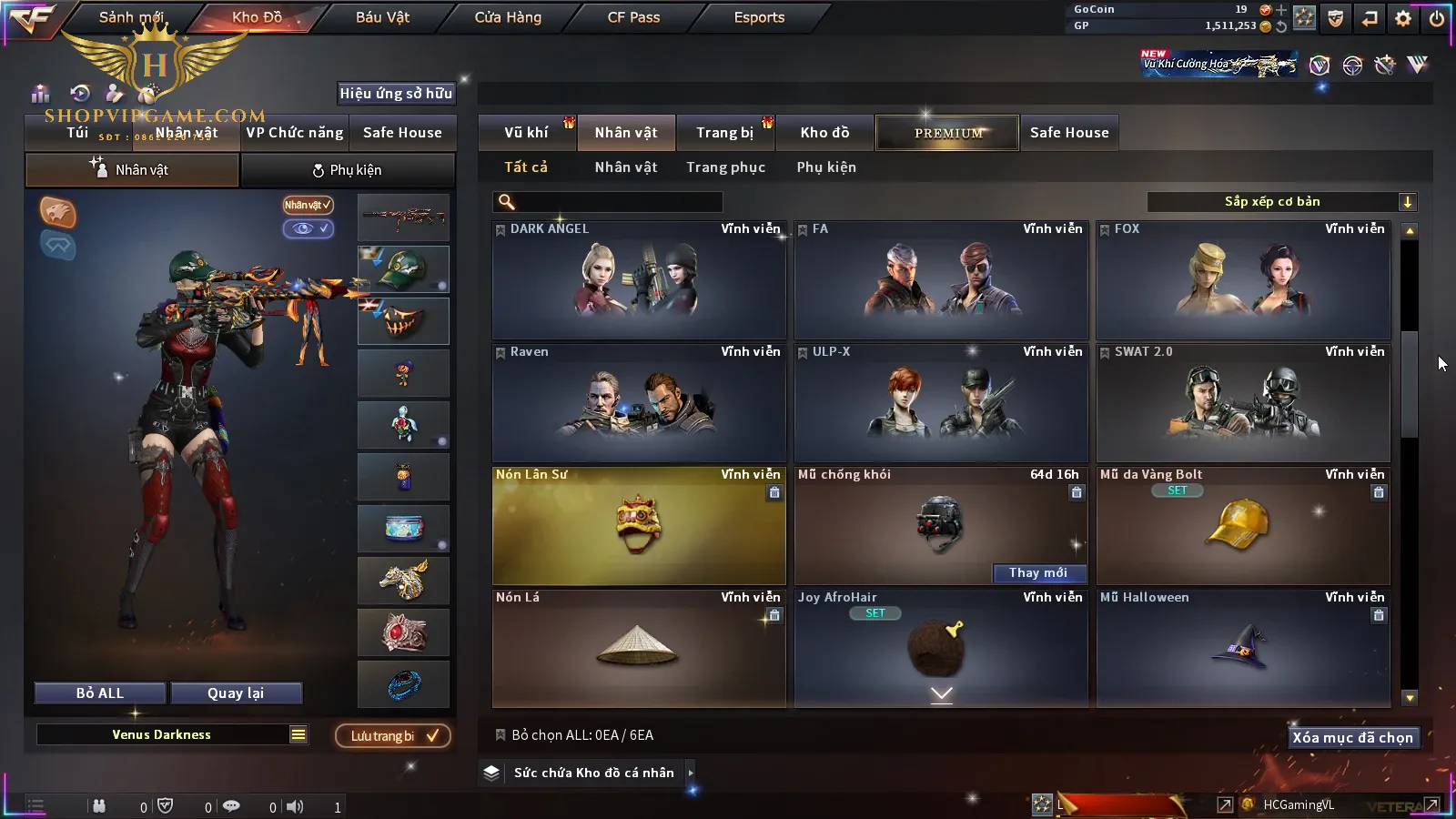Unequip everything with Bỏ ALL

[100, 693]
